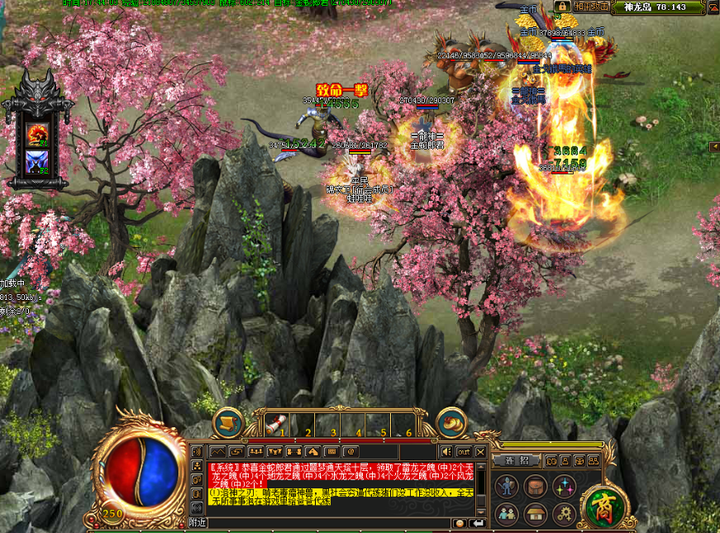This screenshot has height=533, width=720.
Task: Open the gear settings icon
Action: coord(565,514)
